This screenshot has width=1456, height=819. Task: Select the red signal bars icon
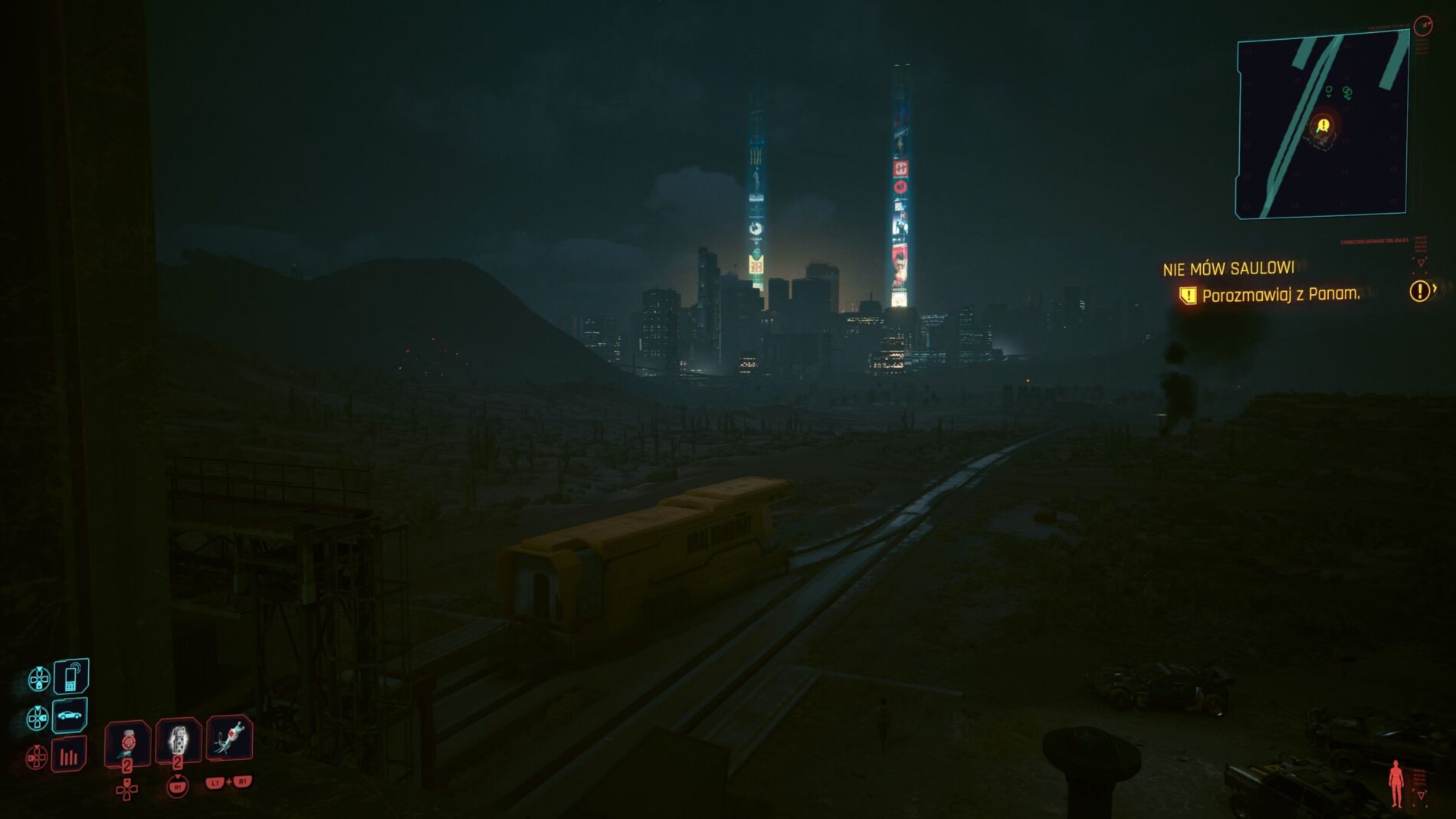pos(69,757)
